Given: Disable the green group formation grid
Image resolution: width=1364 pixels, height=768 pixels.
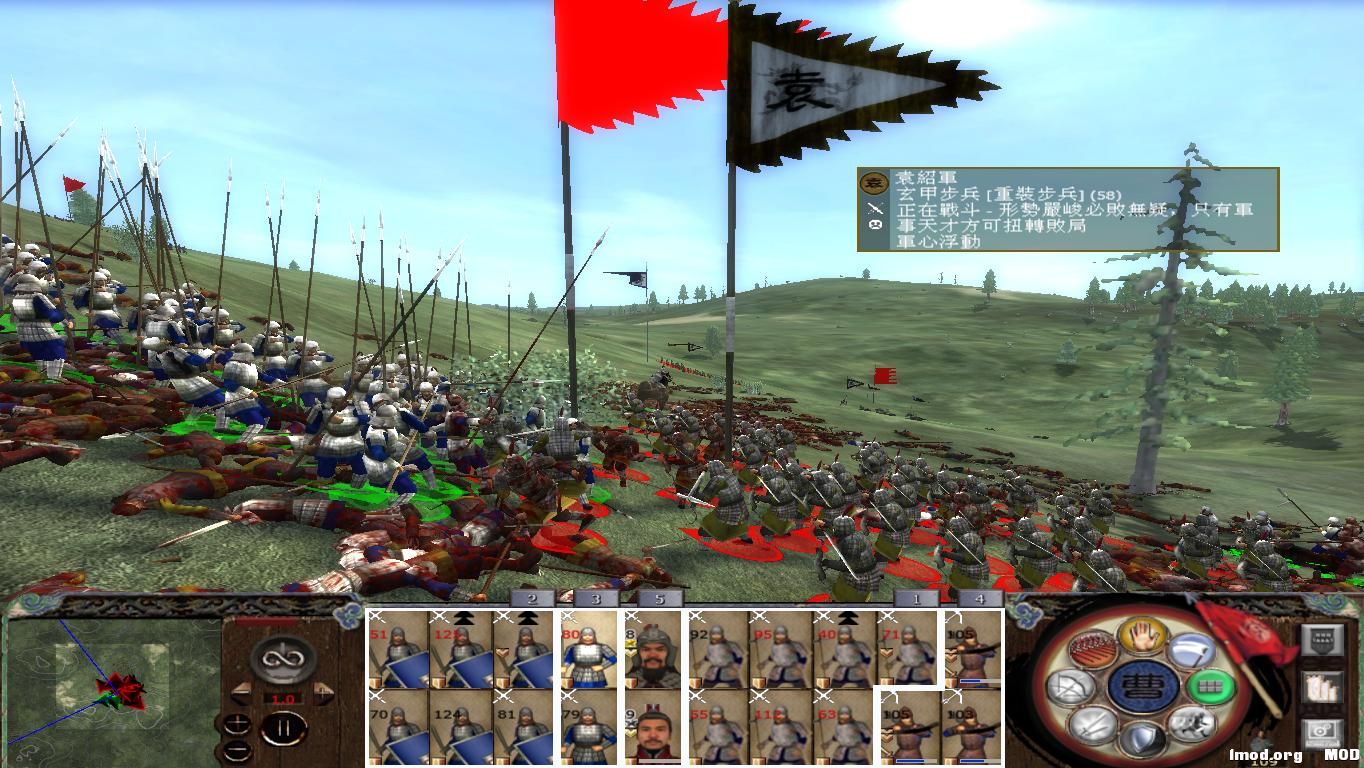Looking at the screenshot, I should pyautogui.click(x=1210, y=686).
